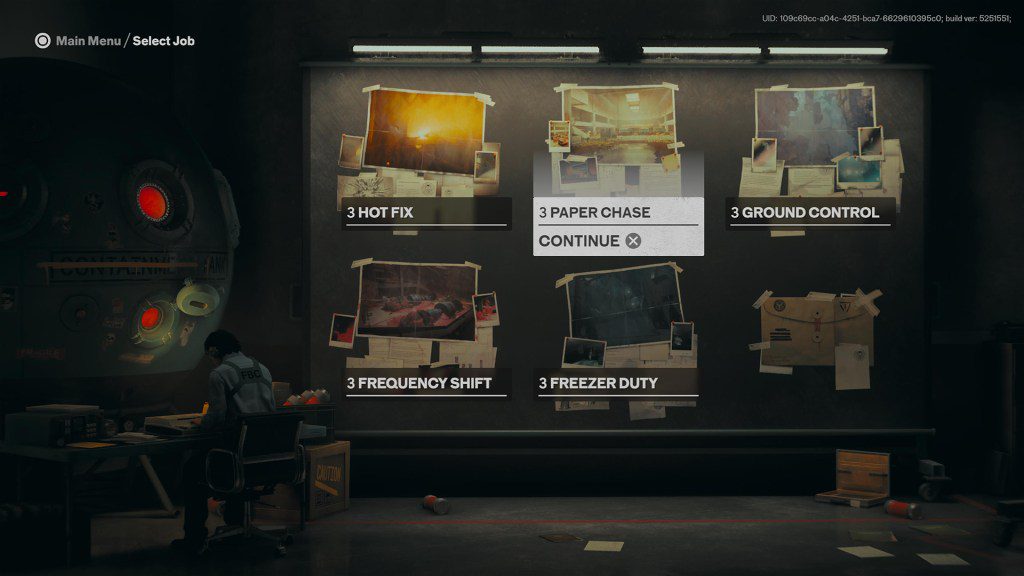Viewport: 1024px width, 576px height.
Task: Open the sealed envelope job slot
Action: (x=812, y=331)
